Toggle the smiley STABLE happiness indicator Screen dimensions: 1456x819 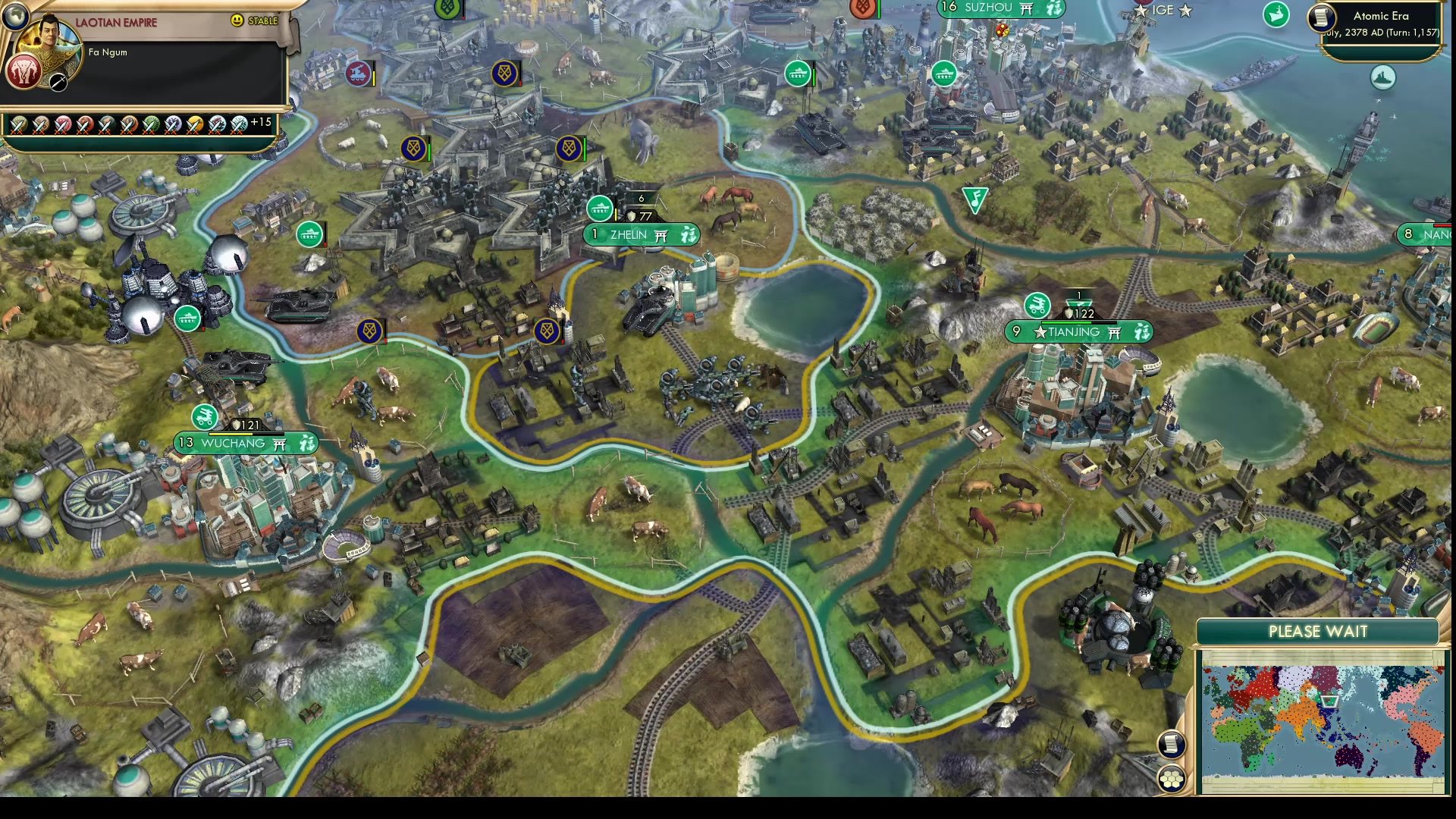[x=237, y=20]
